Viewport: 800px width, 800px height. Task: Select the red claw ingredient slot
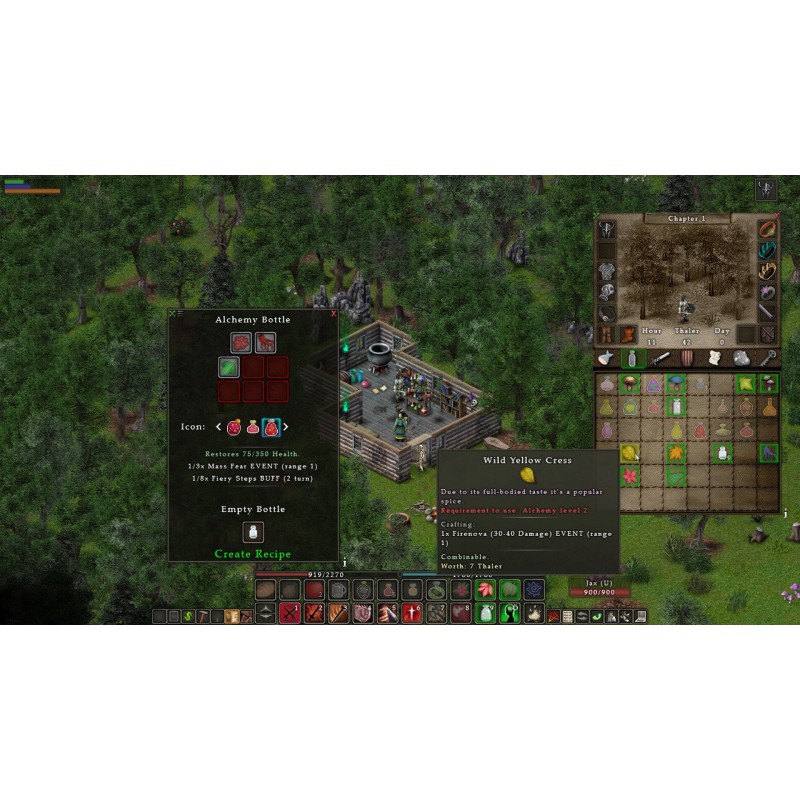click(x=265, y=343)
